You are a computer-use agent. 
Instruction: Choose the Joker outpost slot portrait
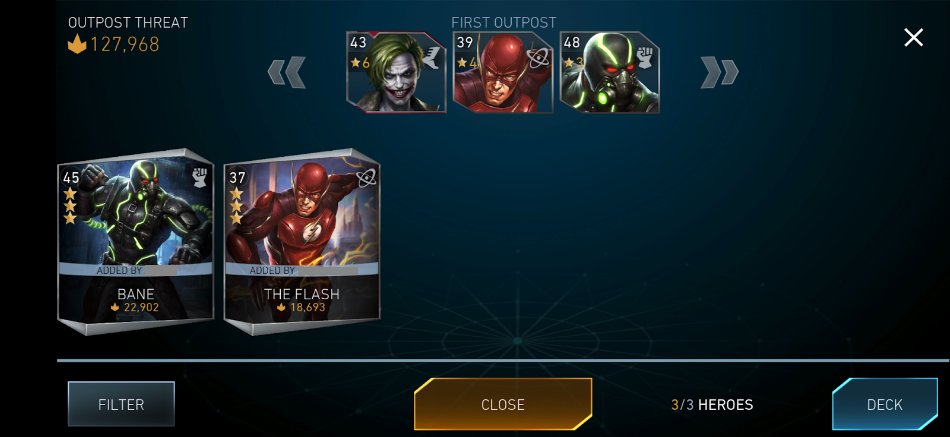pyautogui.click(x=396, y=72)
